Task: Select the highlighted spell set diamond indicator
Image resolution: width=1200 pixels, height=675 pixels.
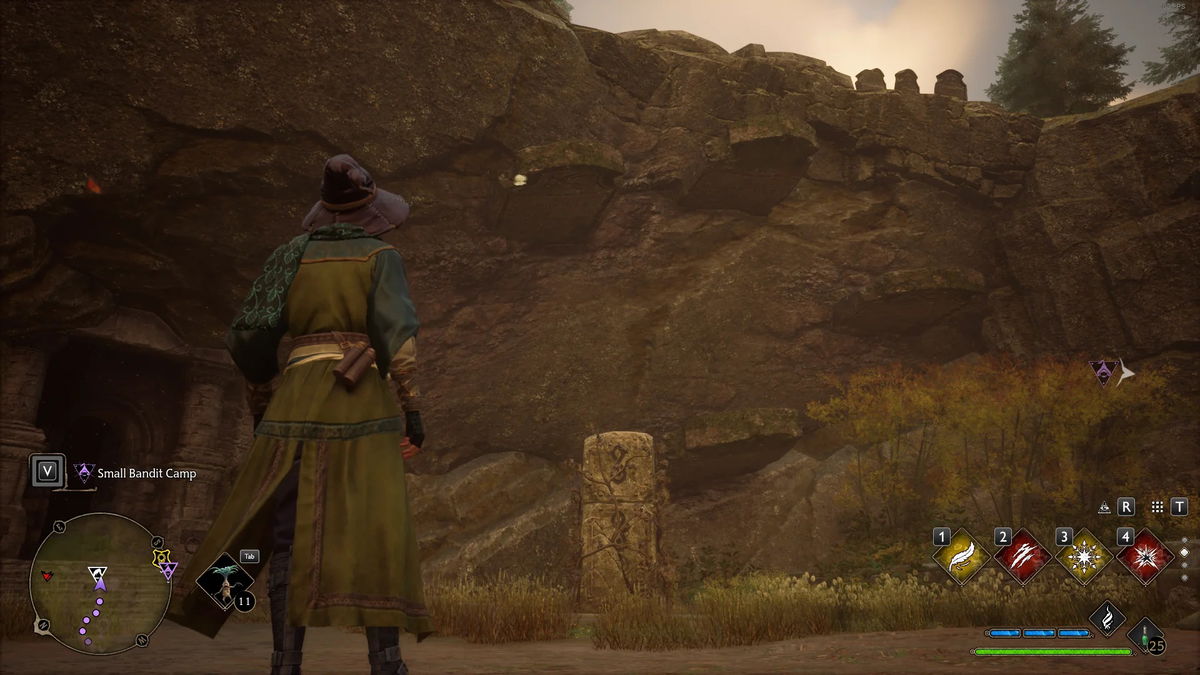Action: pyautogui.click(x=1184, y=552)
